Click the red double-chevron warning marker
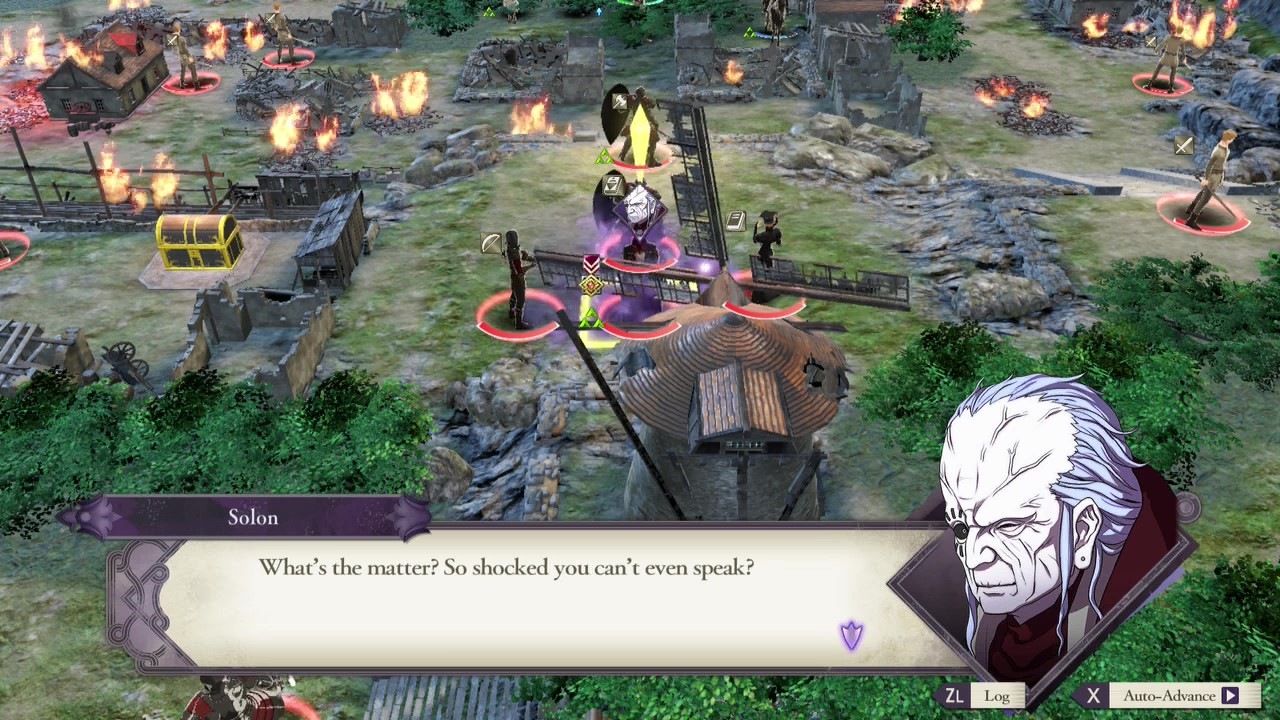This screenshot has width=1280, height=720. pos(590,263)
